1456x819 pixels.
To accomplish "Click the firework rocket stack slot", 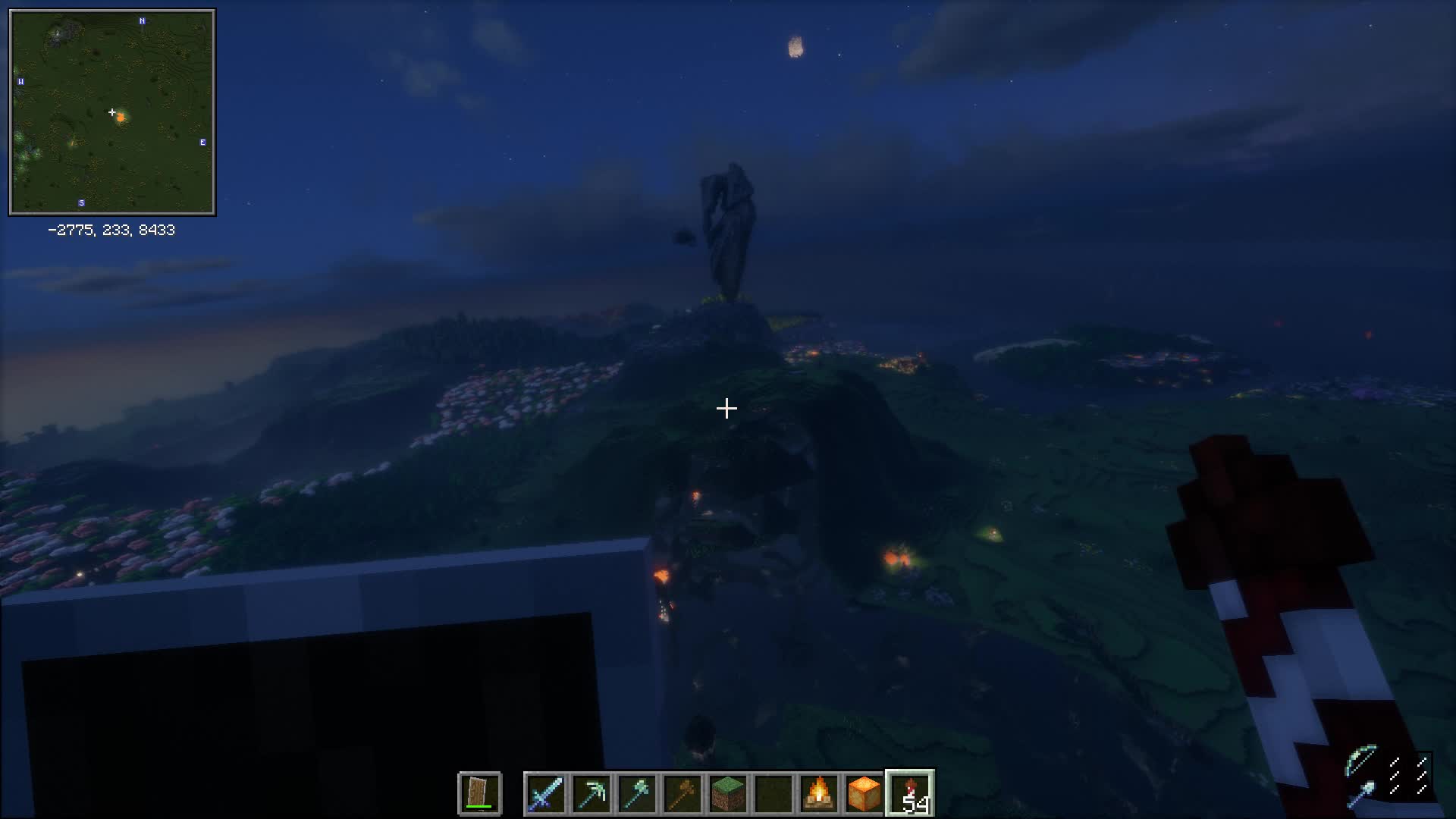I will pyautogui.click(x=910, y=793).
